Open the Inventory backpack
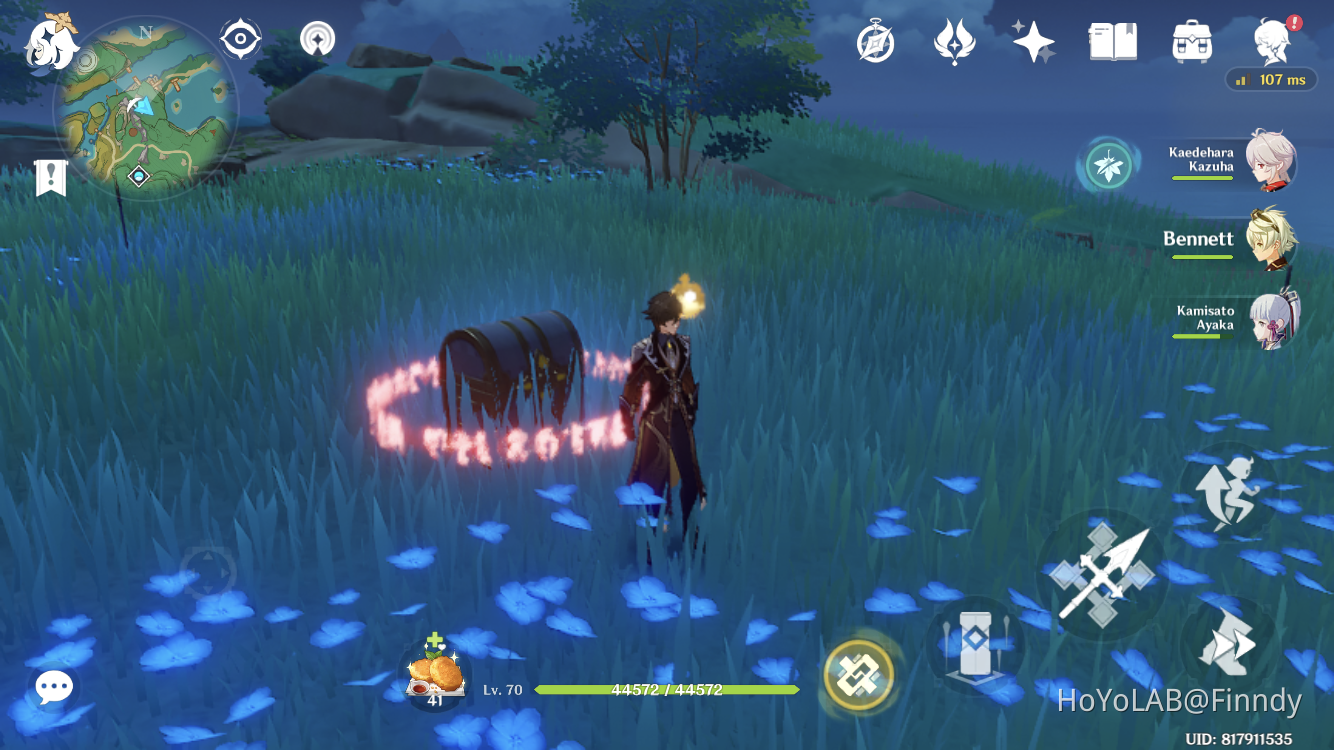1334x750 pixels. pos(1191,40)
